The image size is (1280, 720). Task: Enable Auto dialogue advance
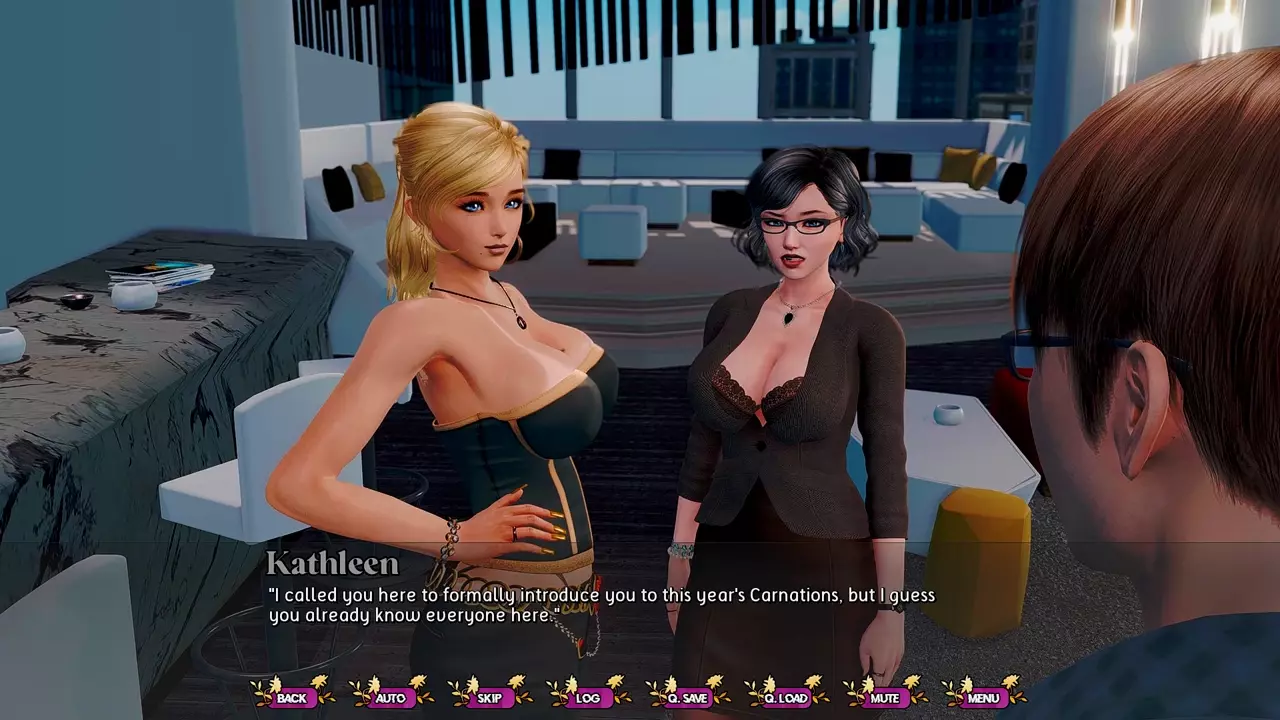[x=390, y=697]
